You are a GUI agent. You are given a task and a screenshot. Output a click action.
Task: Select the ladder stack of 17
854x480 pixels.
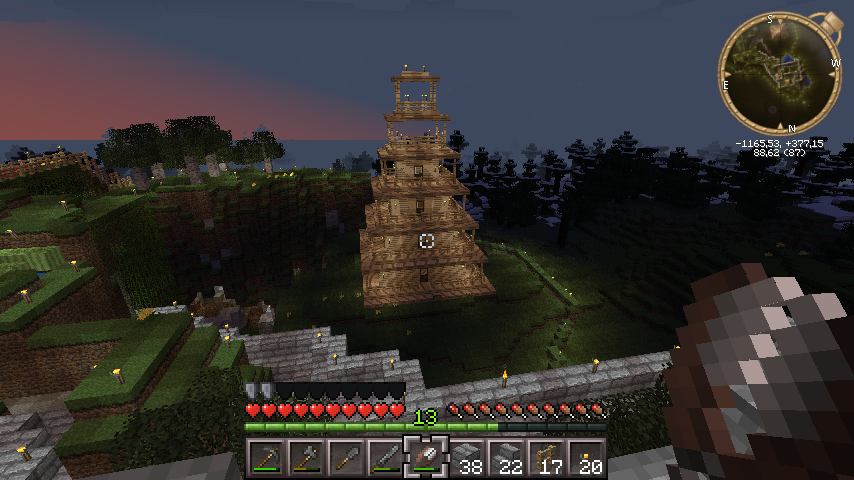546,458
